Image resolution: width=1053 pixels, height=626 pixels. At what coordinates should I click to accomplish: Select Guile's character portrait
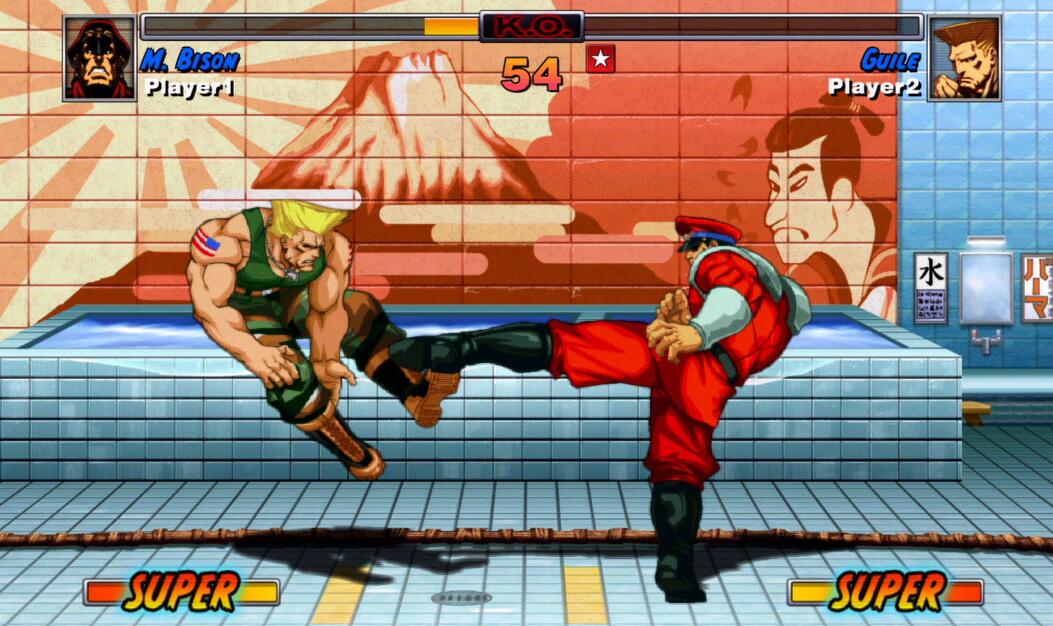click(964, 58)
